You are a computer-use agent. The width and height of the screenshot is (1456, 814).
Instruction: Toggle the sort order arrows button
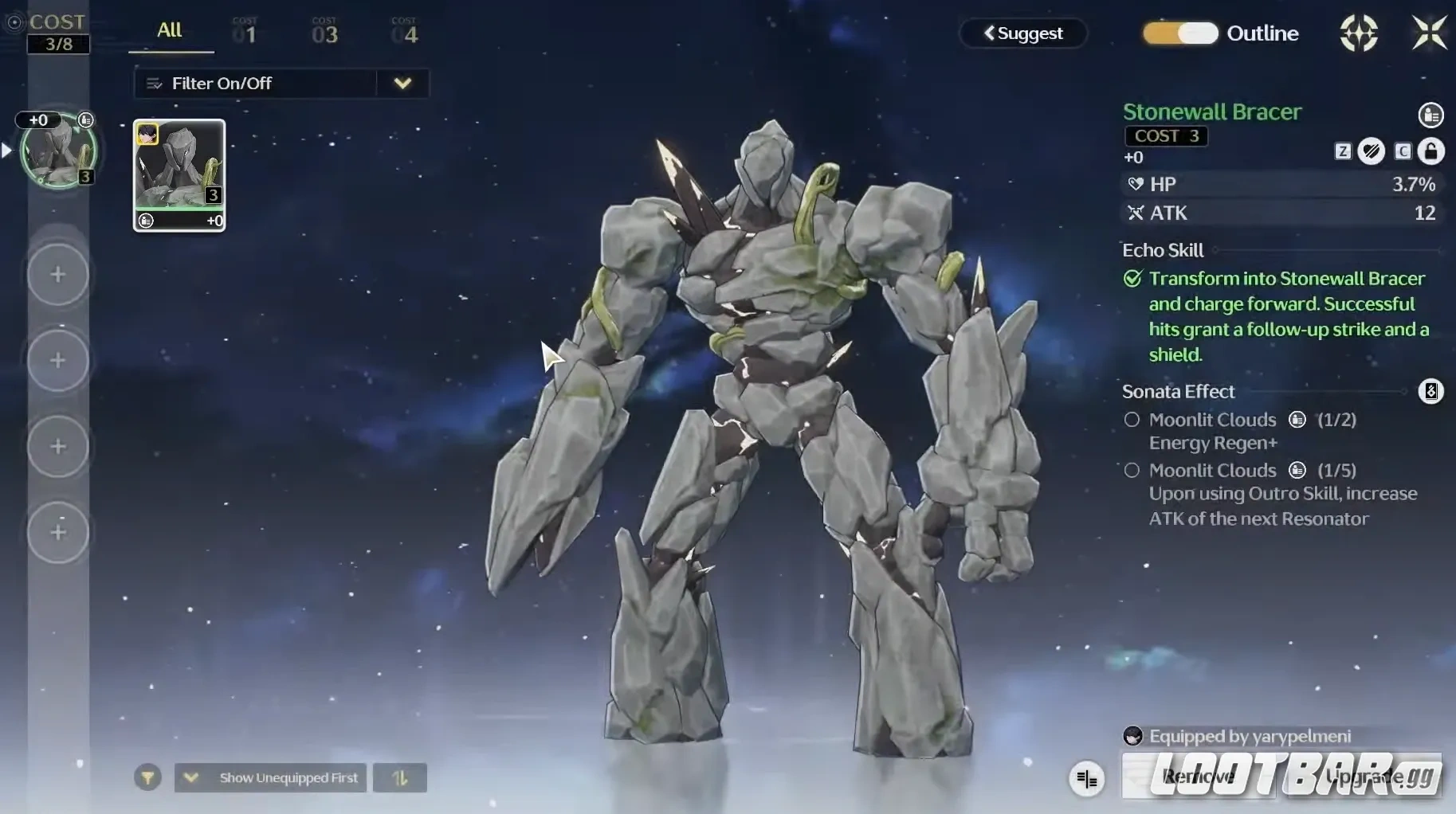400,778
